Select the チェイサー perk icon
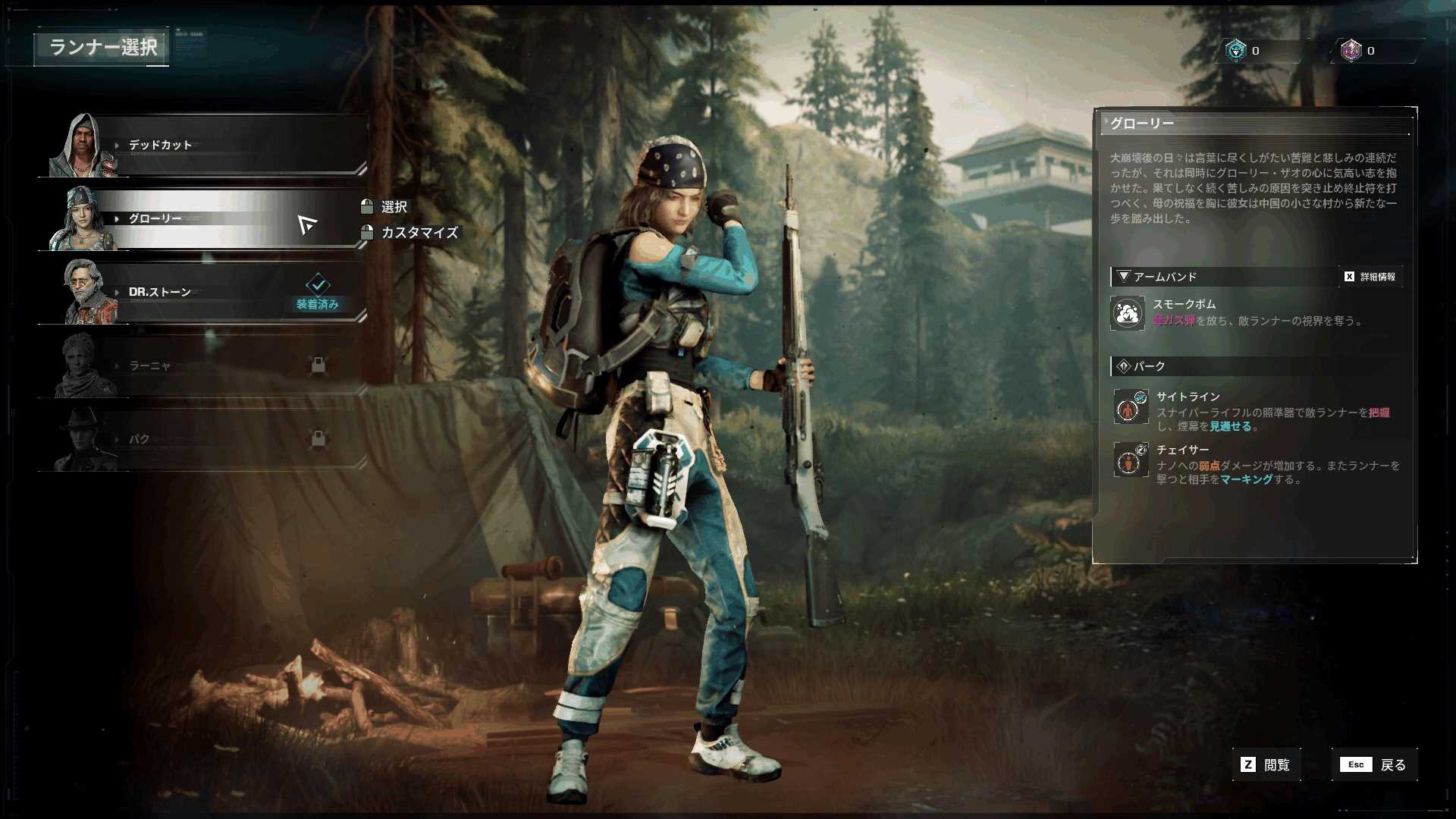This screenshot has width=1456, height=819. pos(1130,460)
